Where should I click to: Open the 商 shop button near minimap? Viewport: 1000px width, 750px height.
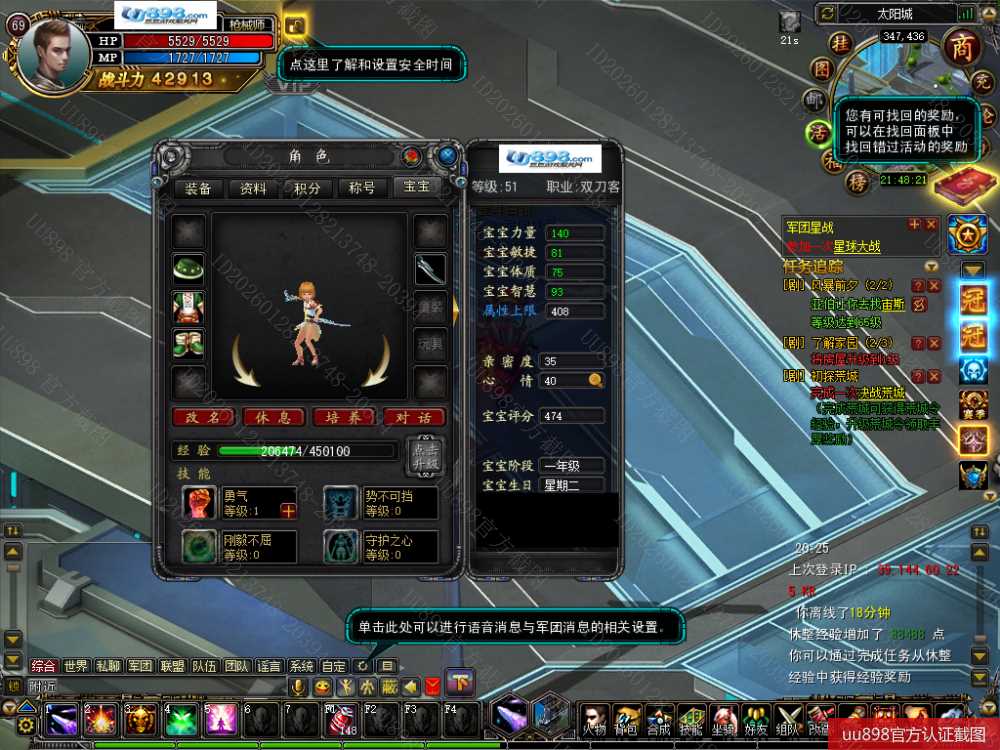click(x=961, y=48)
